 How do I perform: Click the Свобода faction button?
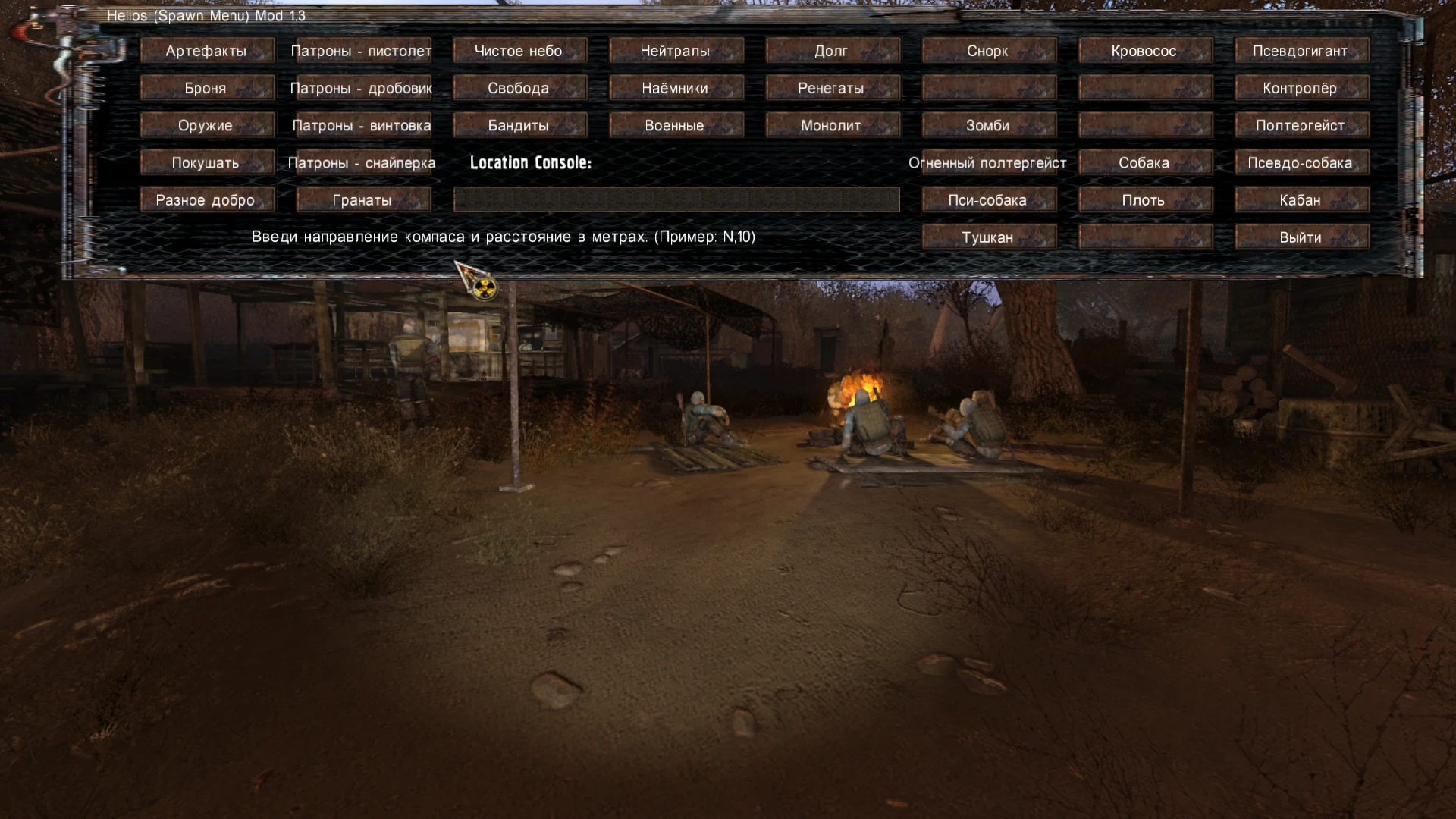click(x=520, y=87)
